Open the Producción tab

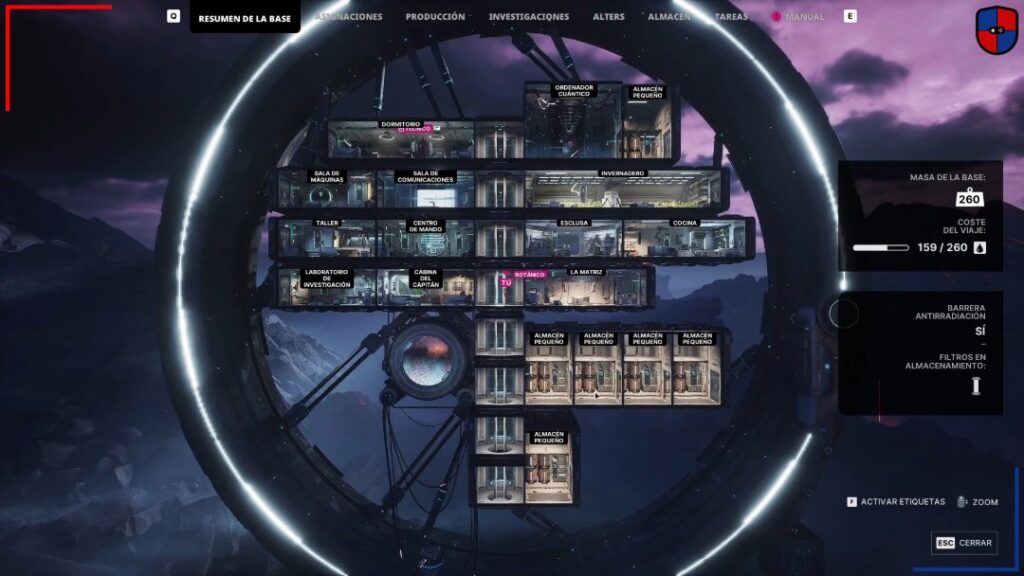click(x=435, y=17)
